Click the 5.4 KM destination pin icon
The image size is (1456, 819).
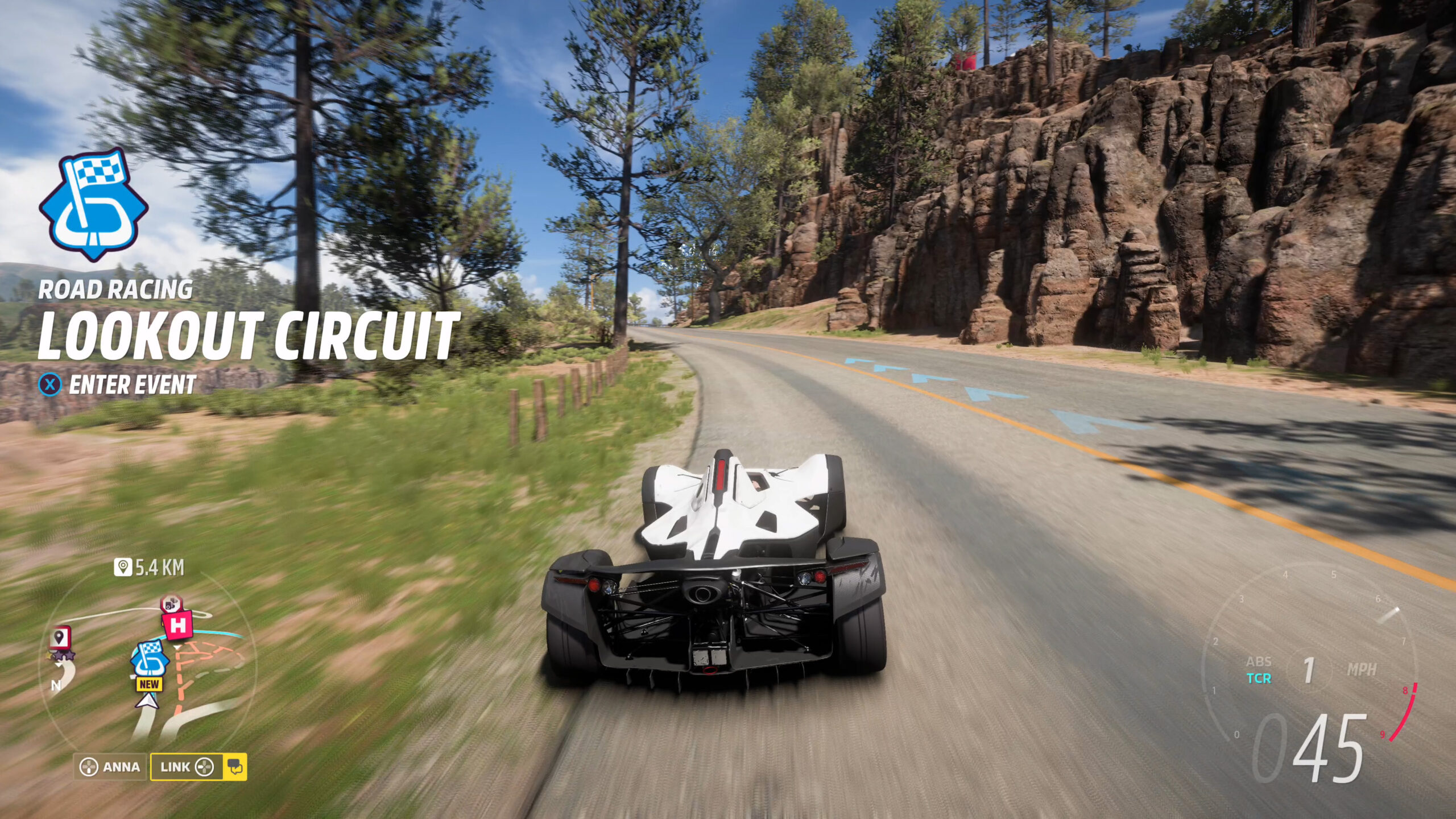122,567
